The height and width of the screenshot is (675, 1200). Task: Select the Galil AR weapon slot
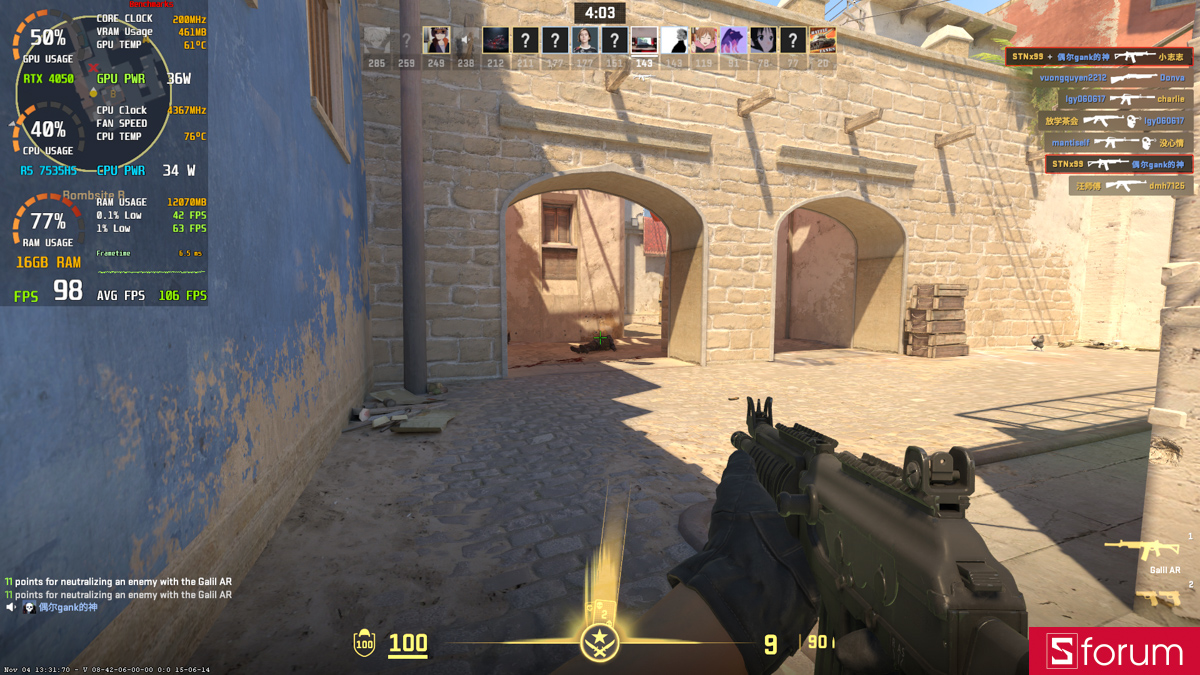1140,548
